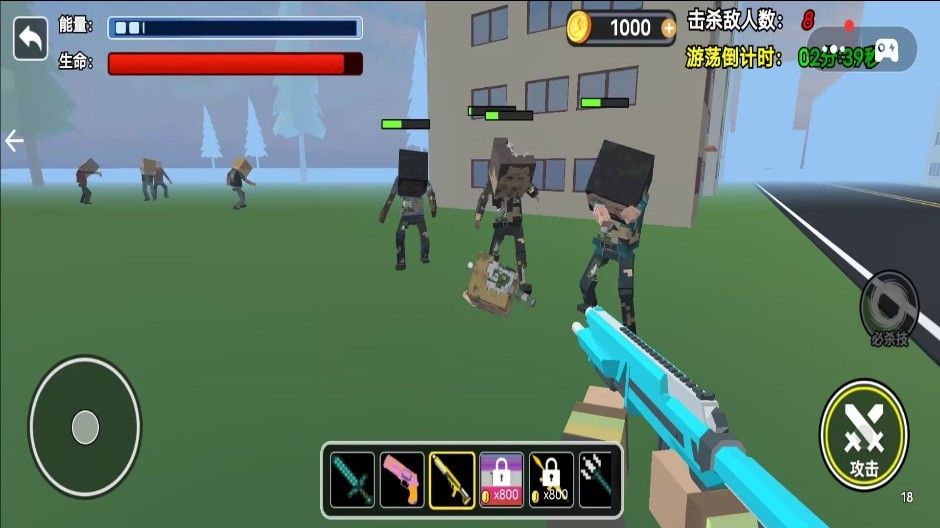Choose the yellow rifle weapon slot
The width and height of the screenshot is (940, 528).
(x=452, y=480)
